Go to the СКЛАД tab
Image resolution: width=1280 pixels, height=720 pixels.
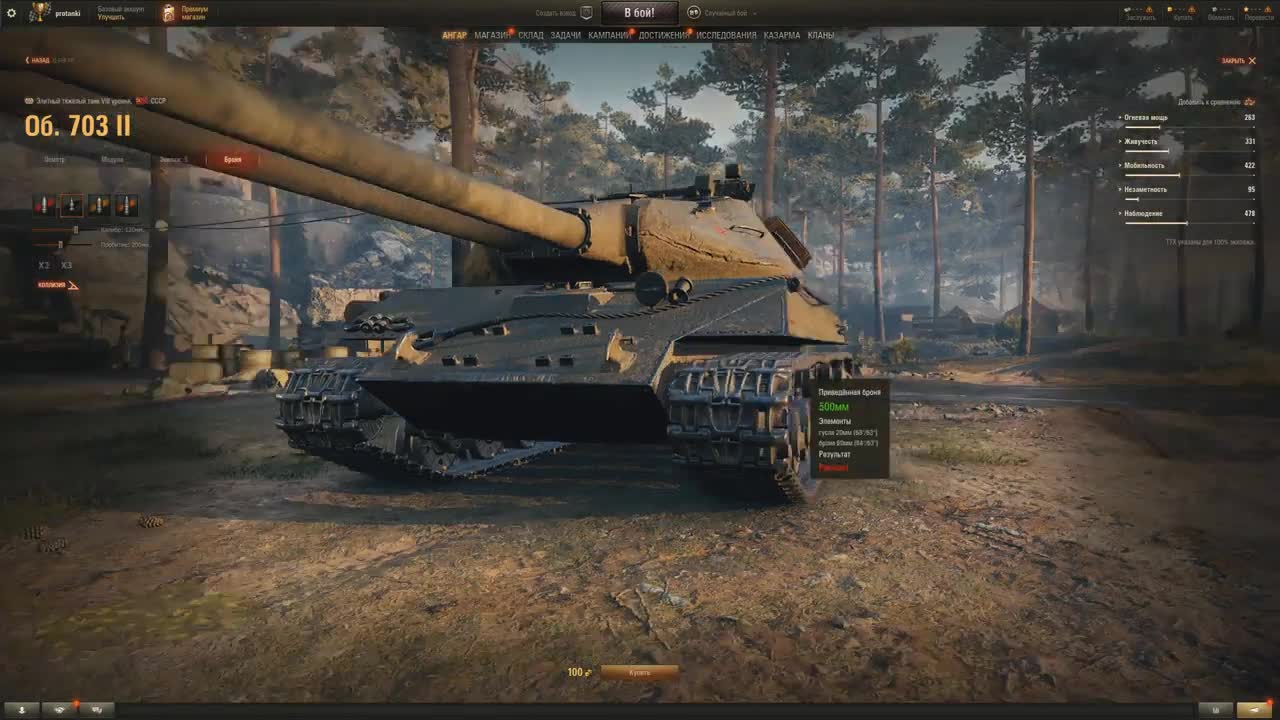pyautogui.click(x=530, y=36)
